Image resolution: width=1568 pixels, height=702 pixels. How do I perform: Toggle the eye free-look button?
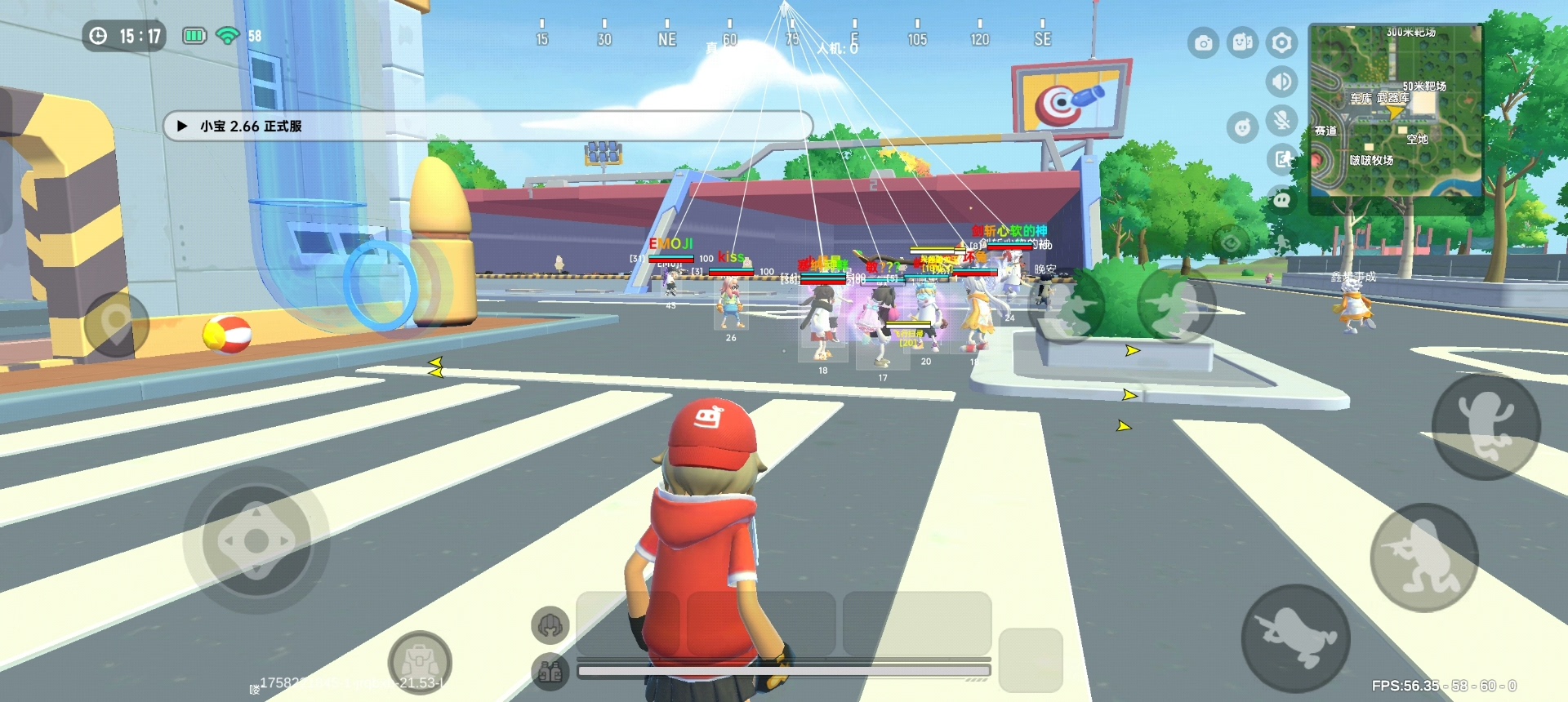tap(1231, 242)
